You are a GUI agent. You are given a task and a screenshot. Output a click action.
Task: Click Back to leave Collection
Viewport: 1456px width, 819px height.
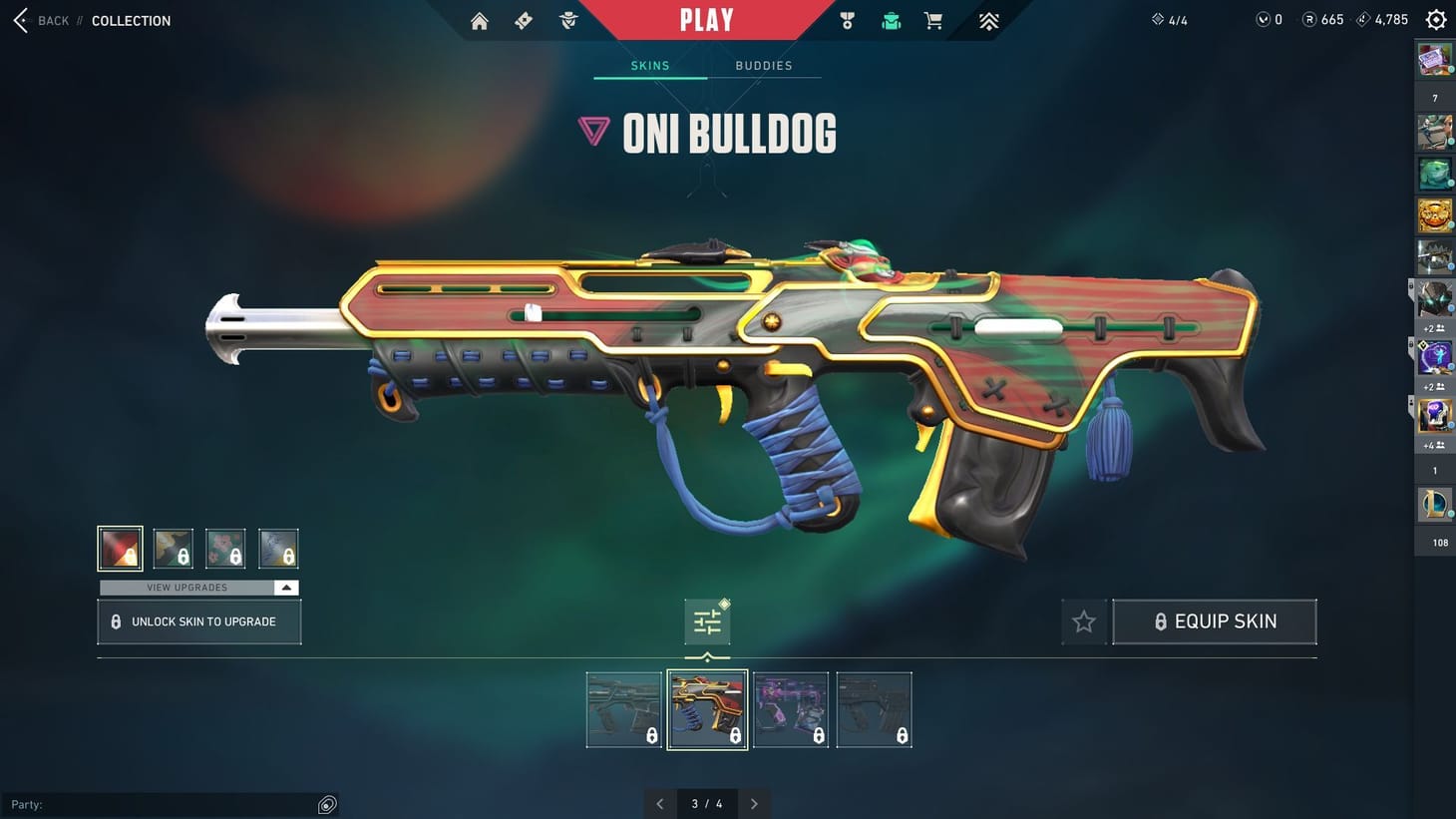pyautogui.click(x=40, y=20)
